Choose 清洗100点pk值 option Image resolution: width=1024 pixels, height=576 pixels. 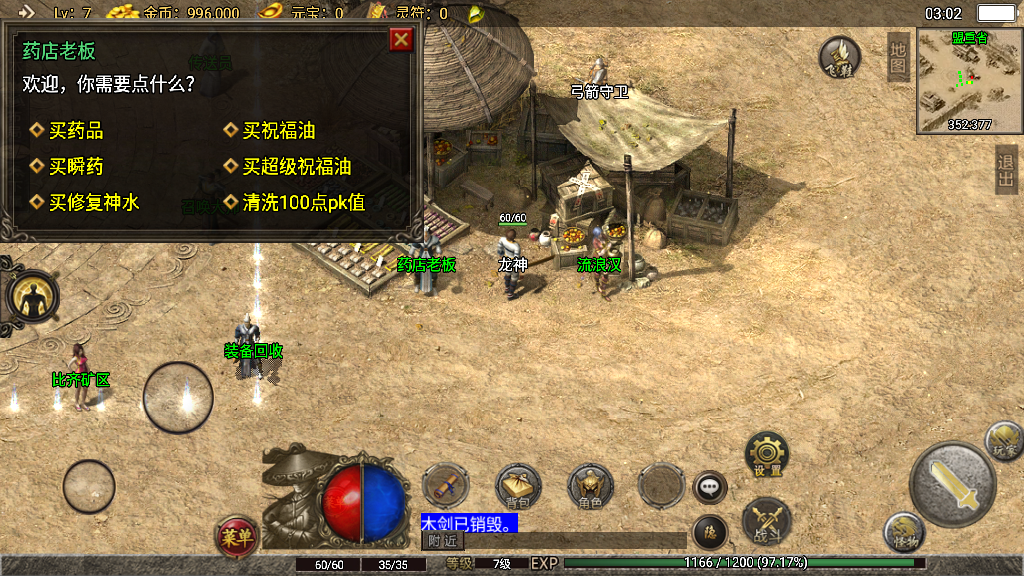pyautogui.click(x=303, y=203)
